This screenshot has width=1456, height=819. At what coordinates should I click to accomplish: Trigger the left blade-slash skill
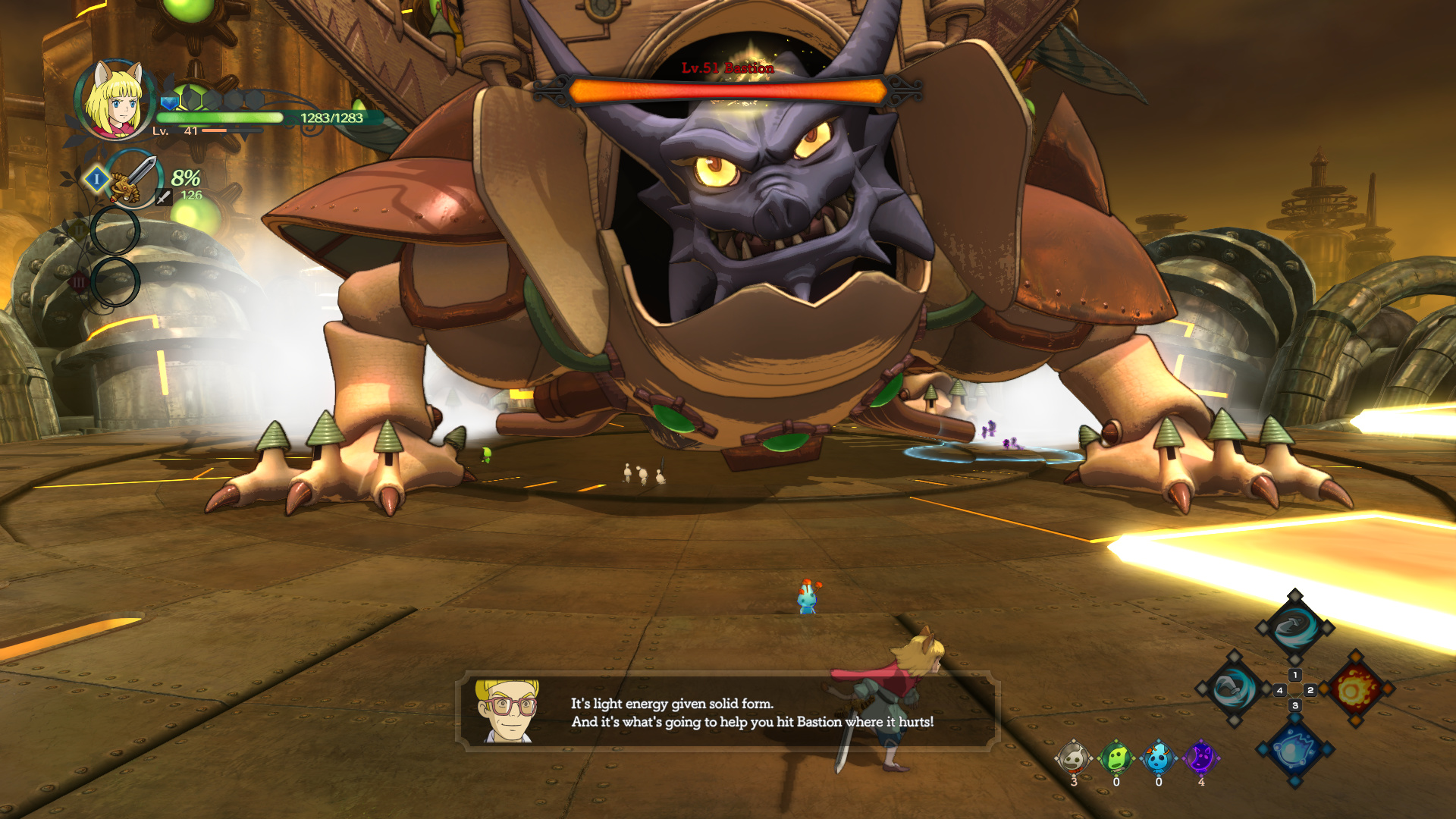1234,689
